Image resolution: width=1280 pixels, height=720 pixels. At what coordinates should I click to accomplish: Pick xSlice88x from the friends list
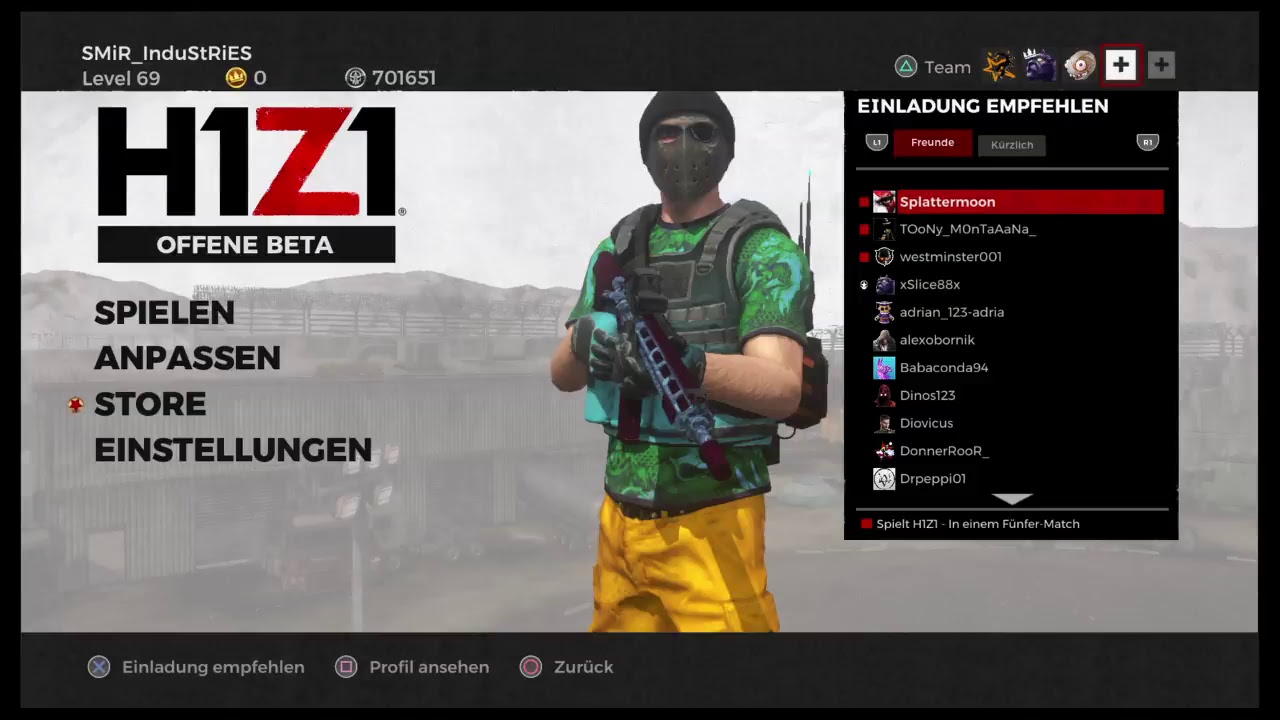[x=929, y=285]
